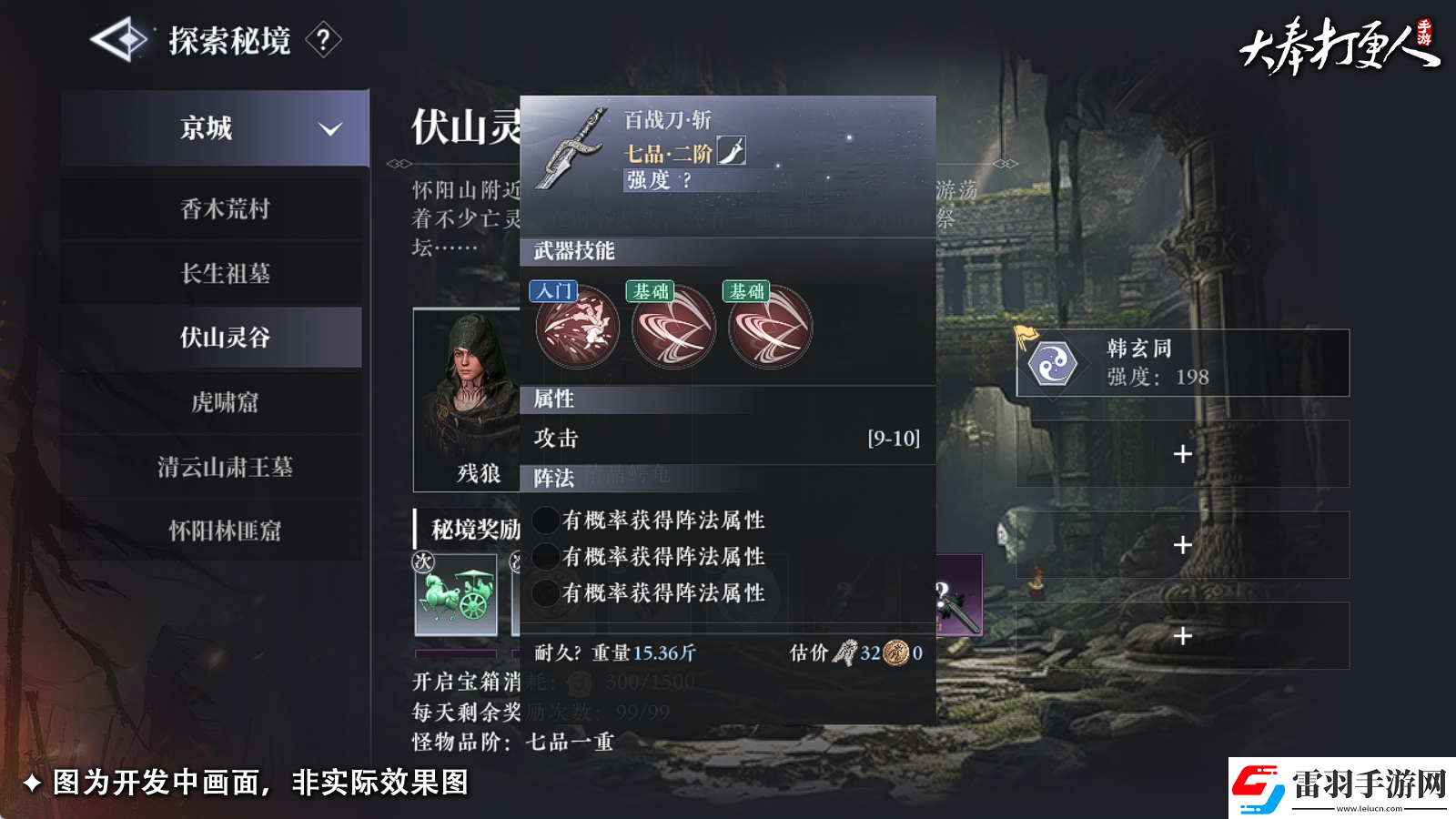This screenshot has height=819, width=1456.
Task: Select the 入门 weapon skill icon
Action: 577,329
